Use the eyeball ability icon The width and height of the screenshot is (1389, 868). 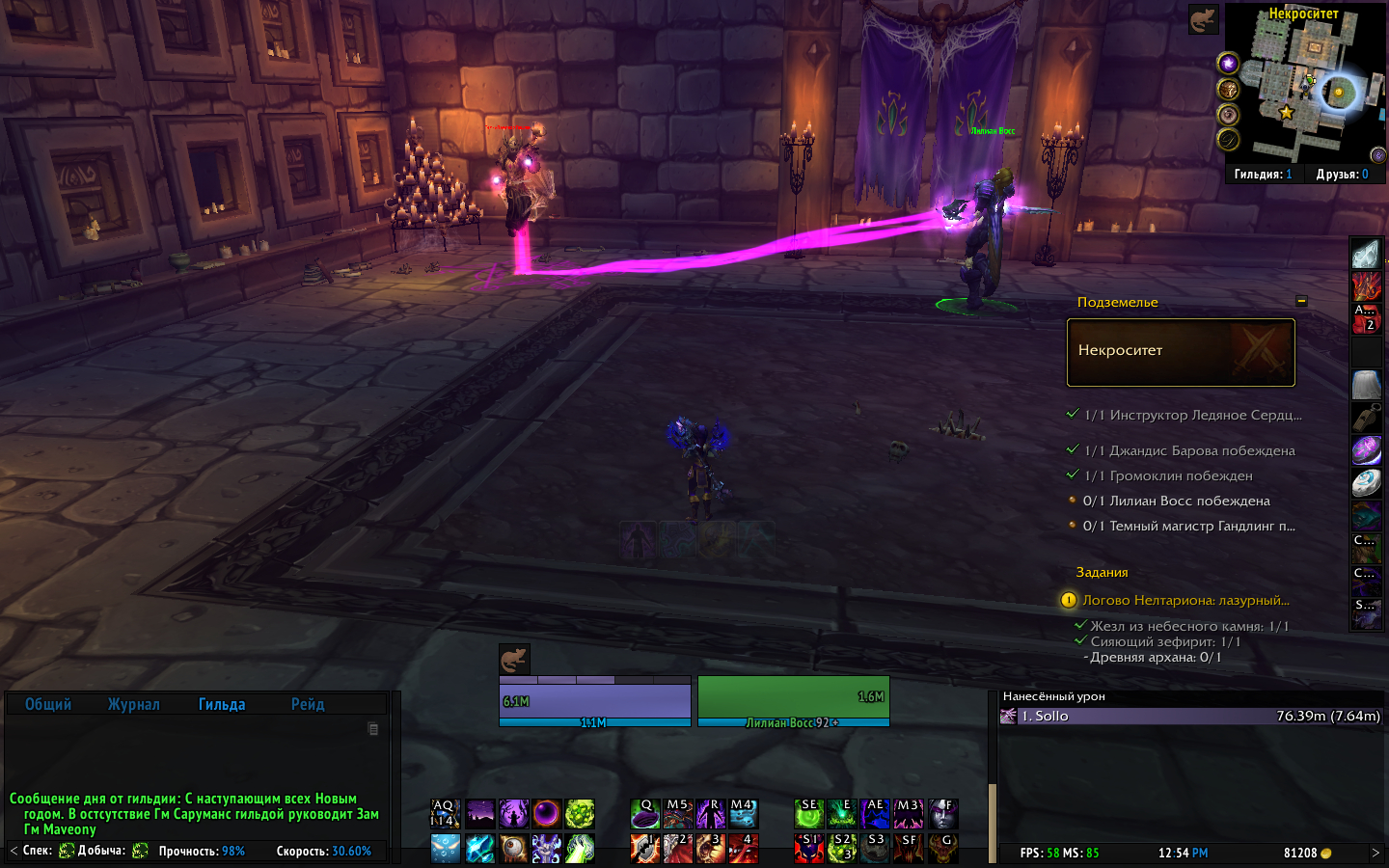(513, 848)
